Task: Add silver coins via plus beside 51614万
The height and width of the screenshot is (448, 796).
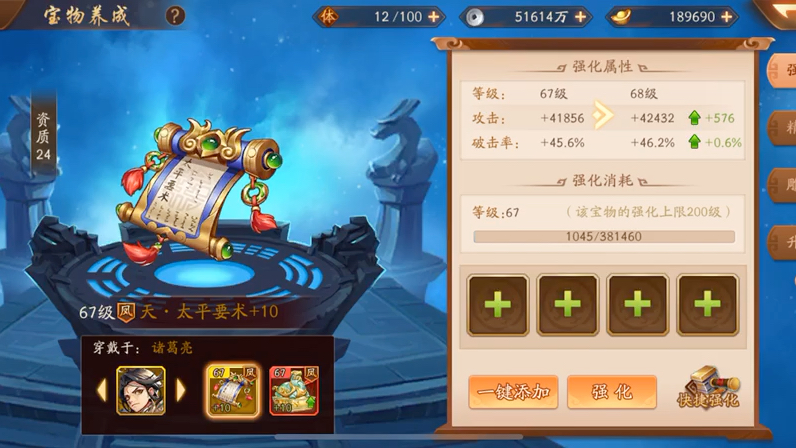Action: pos(580,17)
